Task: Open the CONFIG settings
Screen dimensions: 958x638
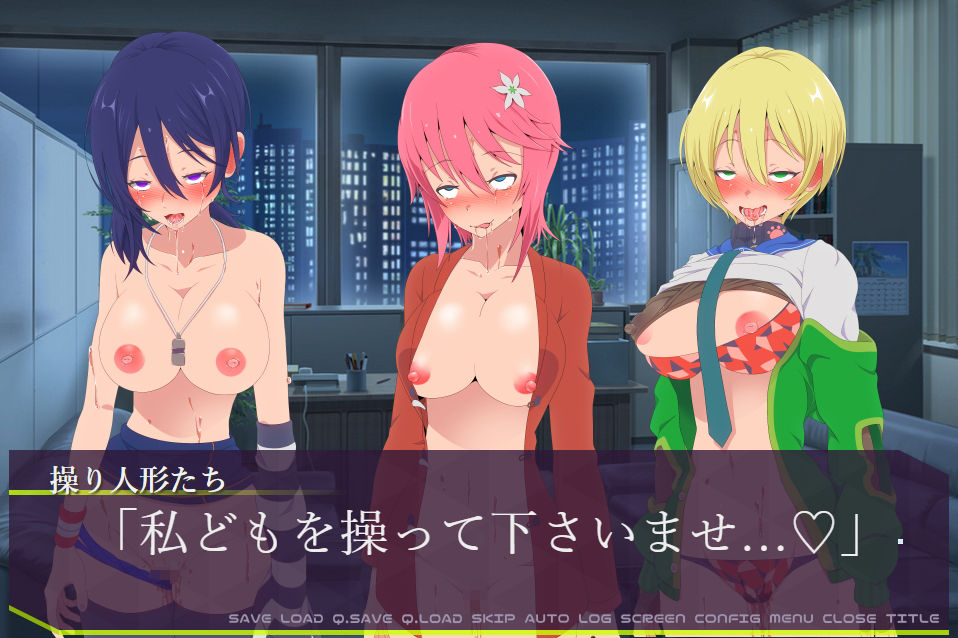Action: [728, 618]
